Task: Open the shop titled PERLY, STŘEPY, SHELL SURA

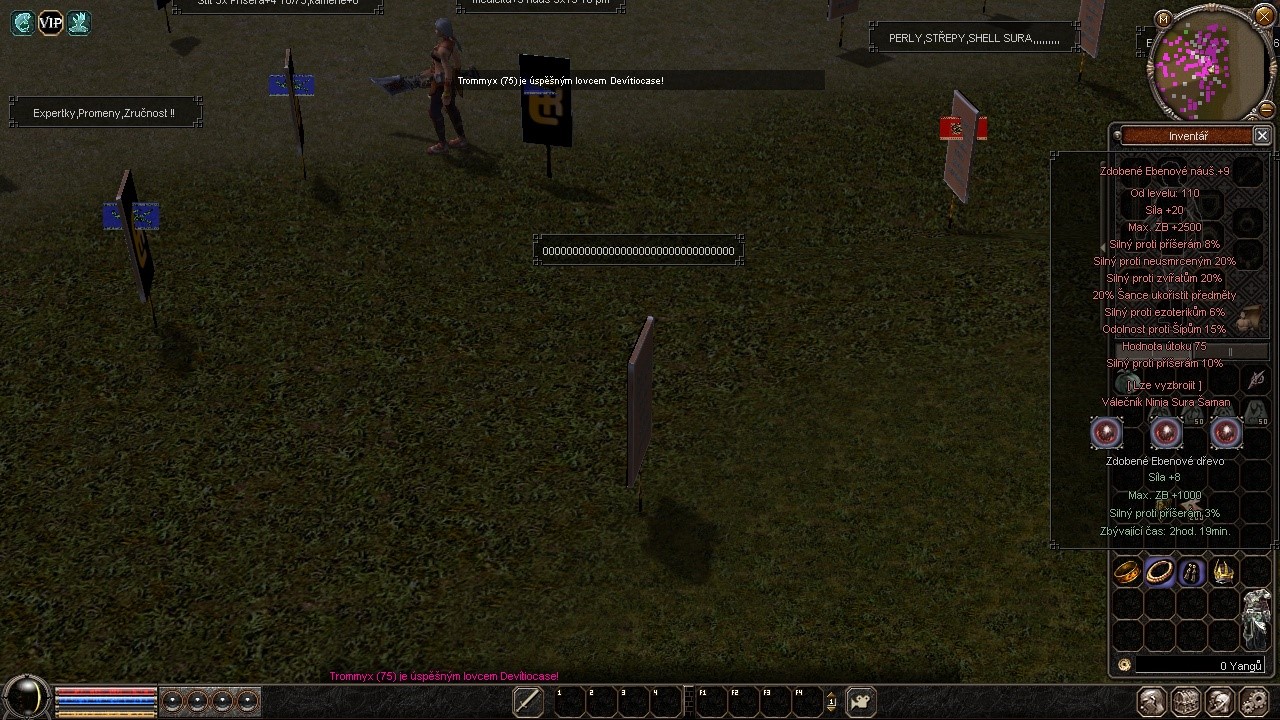Action: (x=974, y=39)
